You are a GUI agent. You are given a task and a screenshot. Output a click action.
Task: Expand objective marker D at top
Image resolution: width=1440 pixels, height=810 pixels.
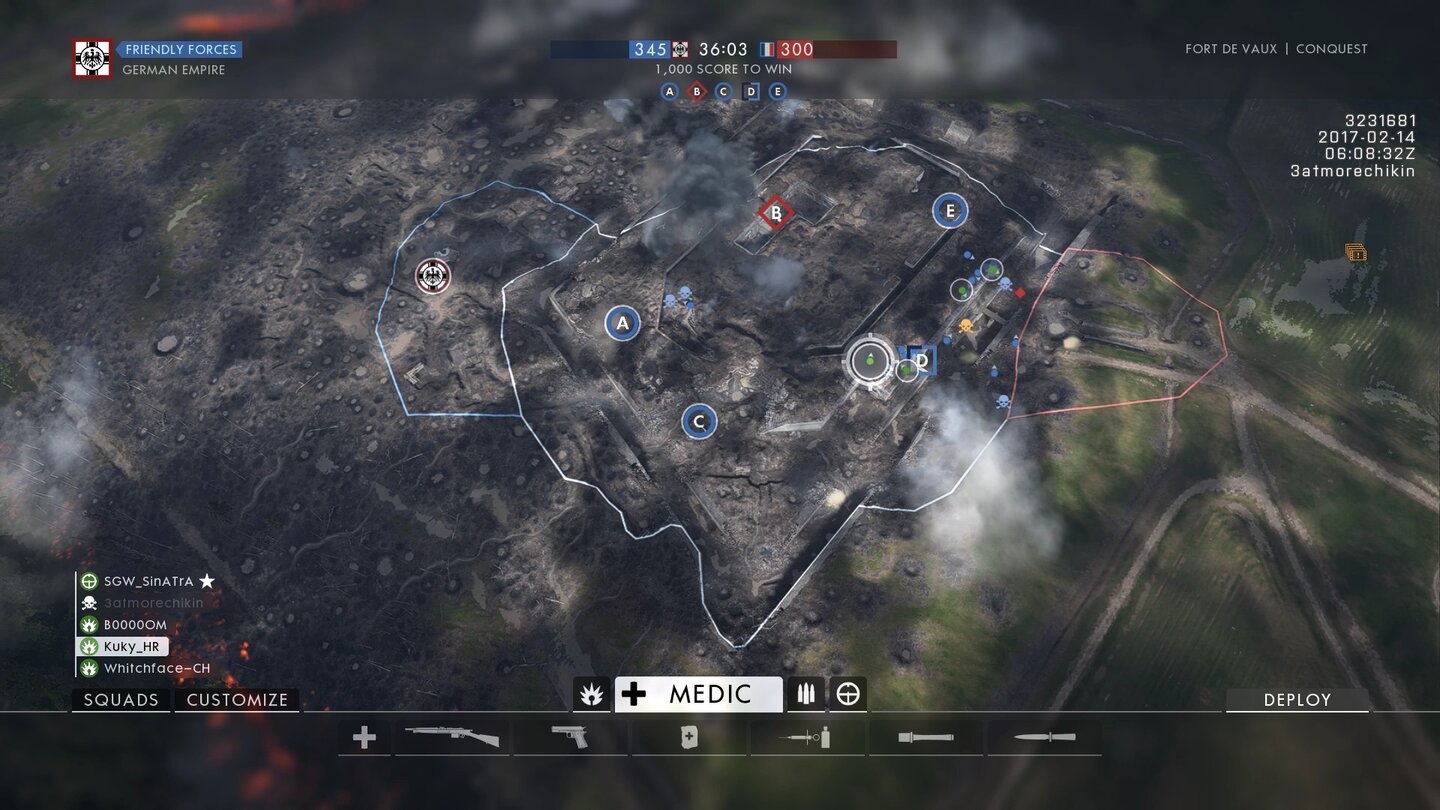point(751,90)
